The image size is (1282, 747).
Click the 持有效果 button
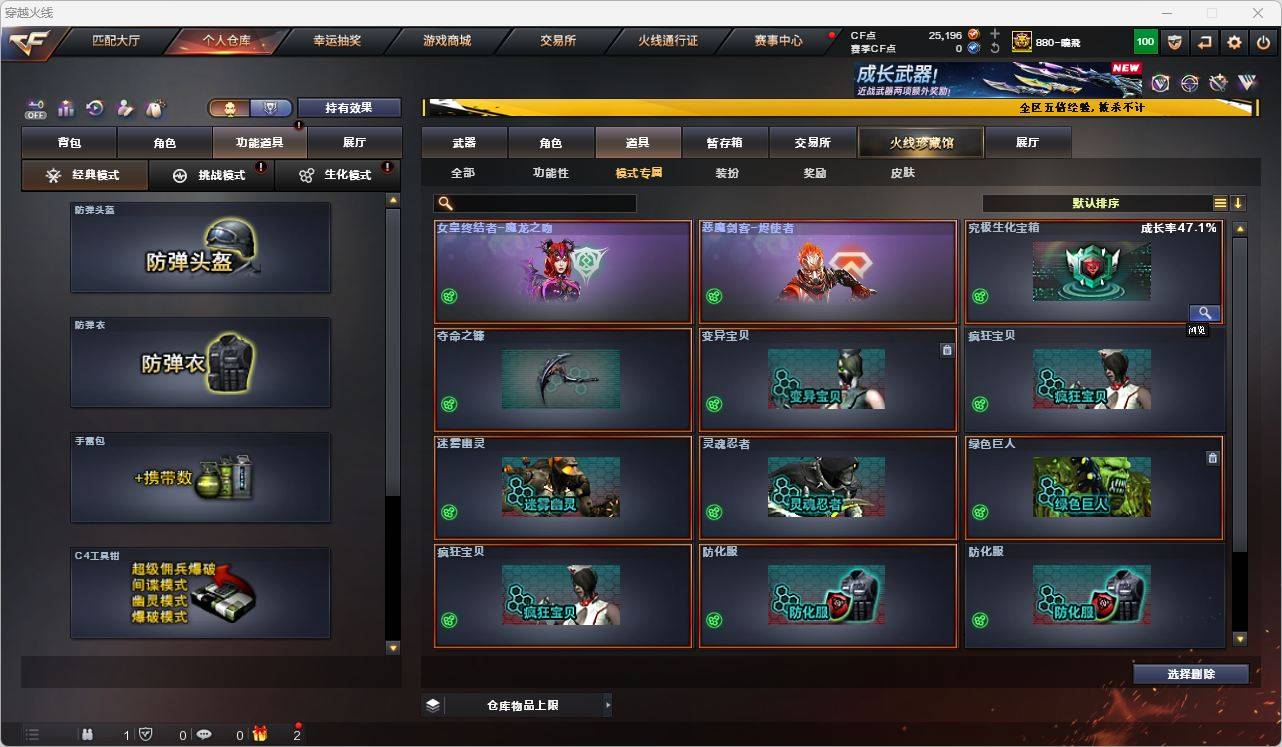click(x=348, y=107)
